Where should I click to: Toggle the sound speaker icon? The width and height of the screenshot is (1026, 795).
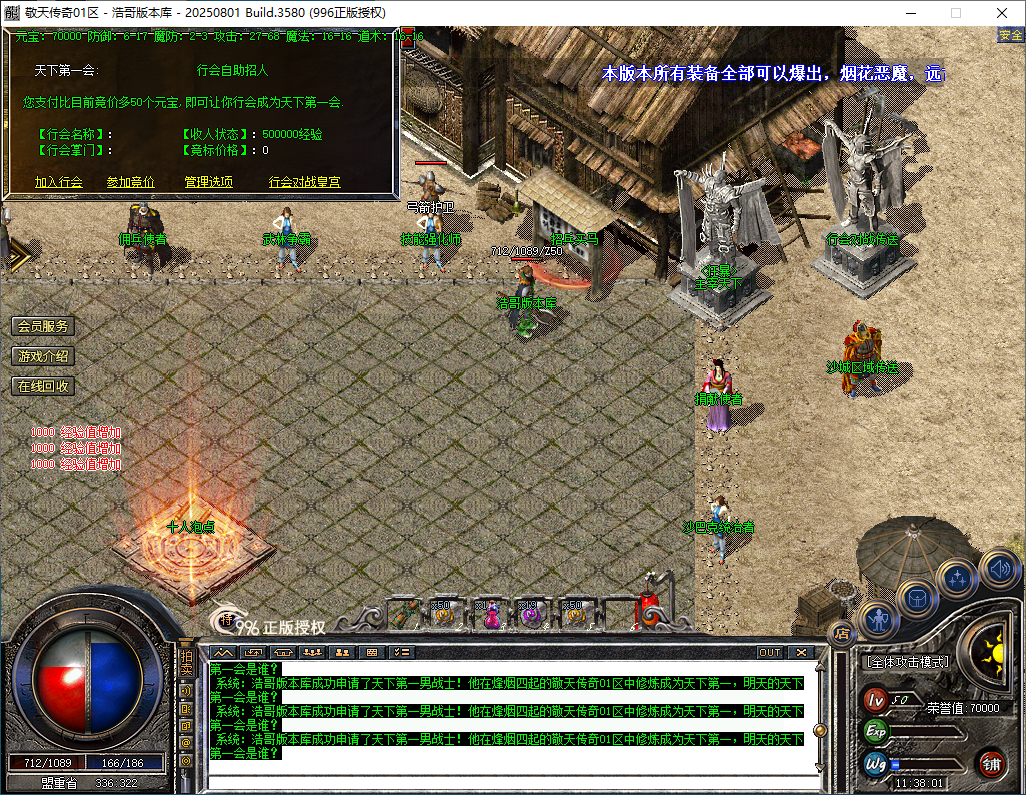click(997, 568)
